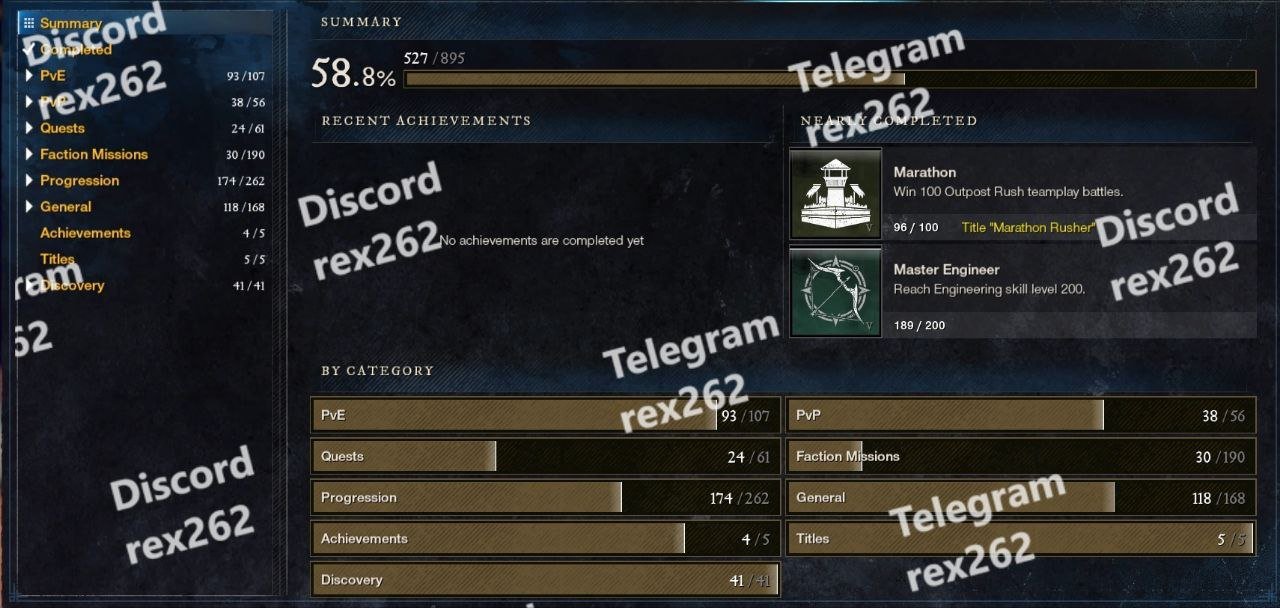Image resolution: width=1280 pixels, height=608 pixels.
Task: Open the Marathon achievement card
Action: click(x=1022, y=194)
